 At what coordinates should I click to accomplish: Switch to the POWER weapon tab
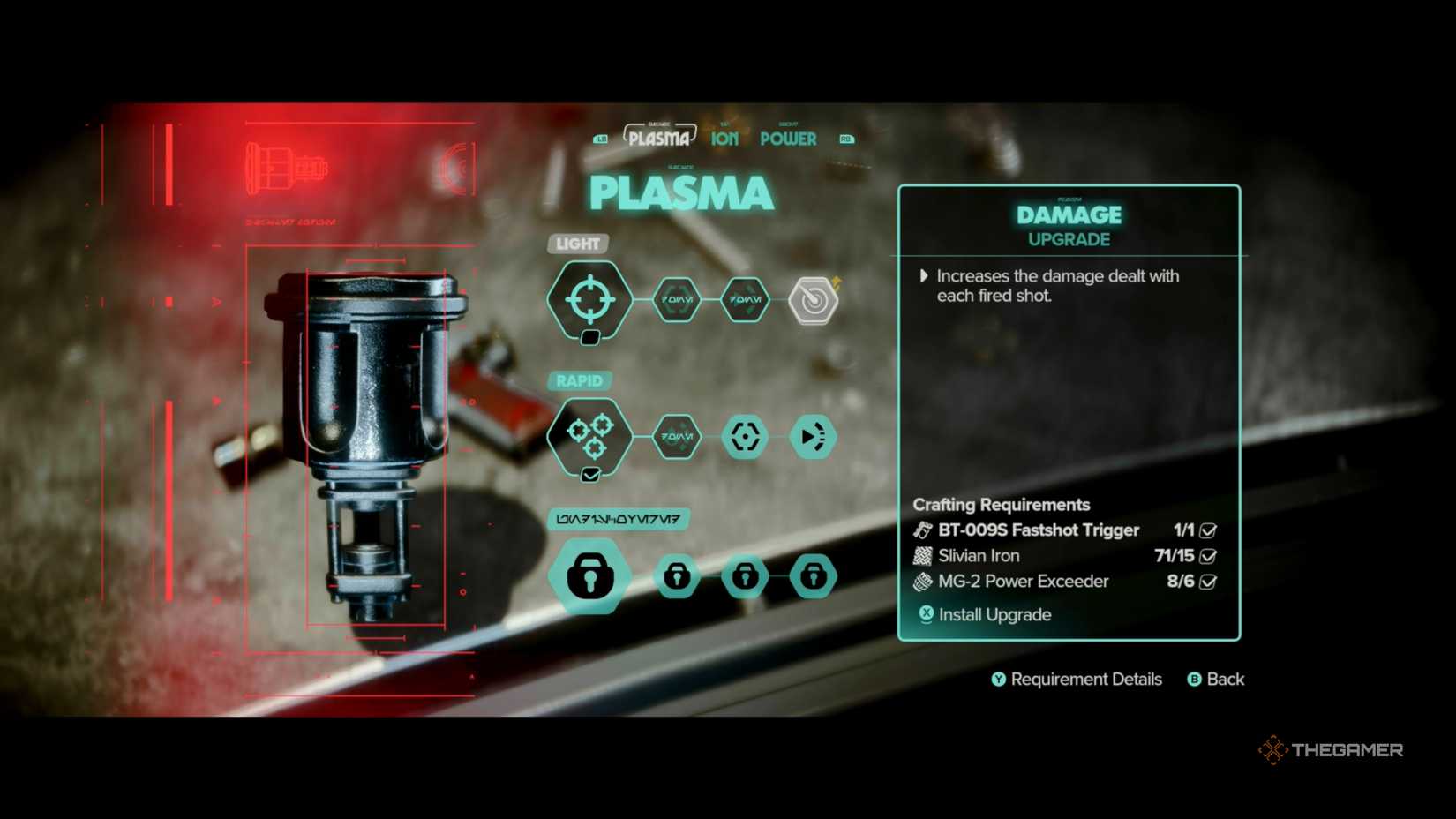pos(789,139)
